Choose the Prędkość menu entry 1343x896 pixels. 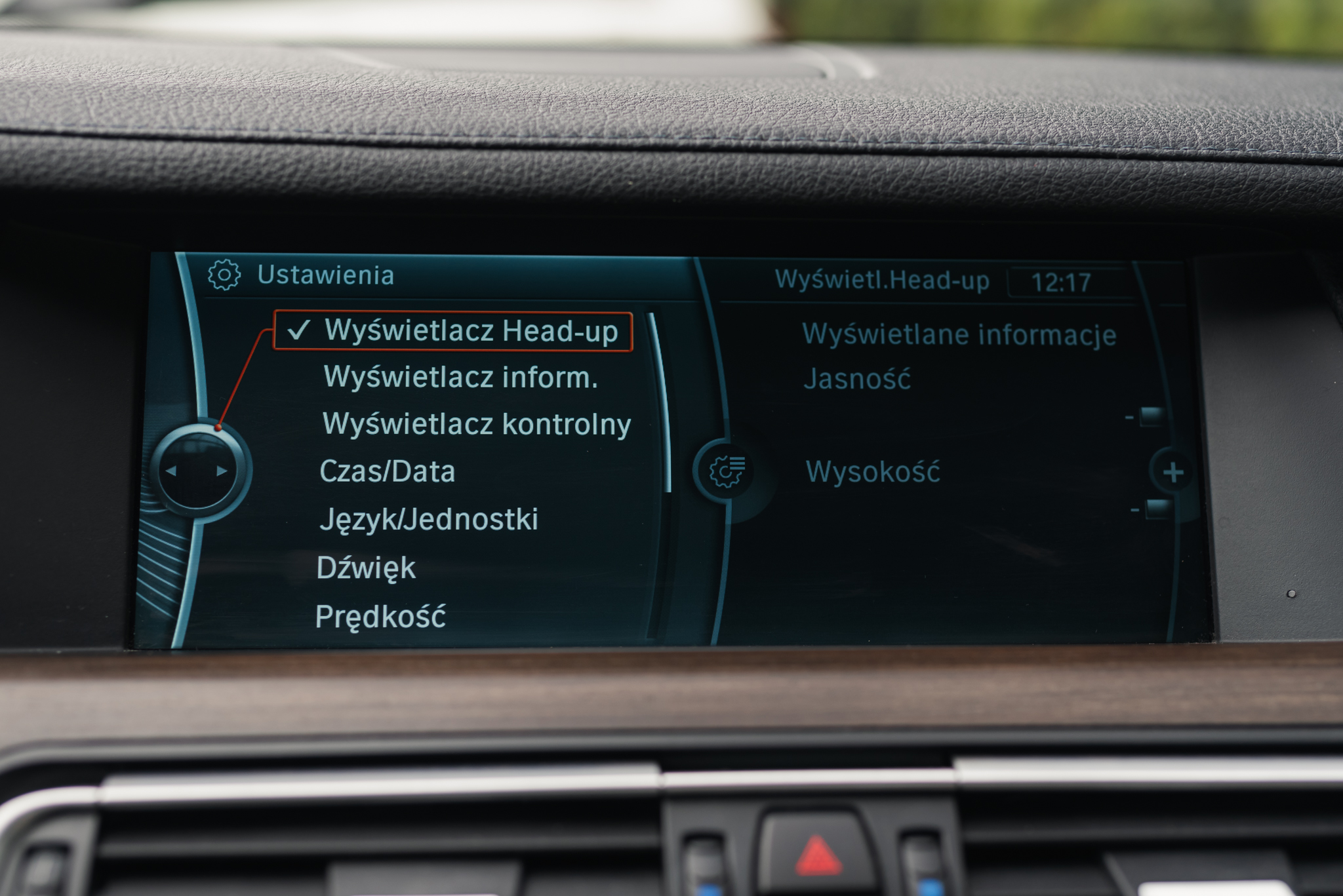click(x=380, y=617)
